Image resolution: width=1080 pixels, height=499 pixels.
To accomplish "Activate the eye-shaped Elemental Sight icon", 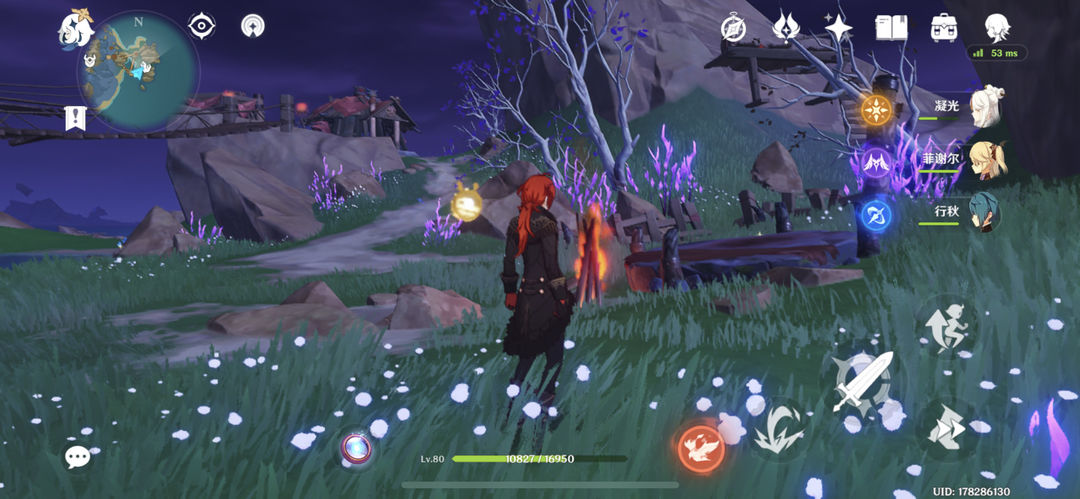I will (x=202, y=26).
